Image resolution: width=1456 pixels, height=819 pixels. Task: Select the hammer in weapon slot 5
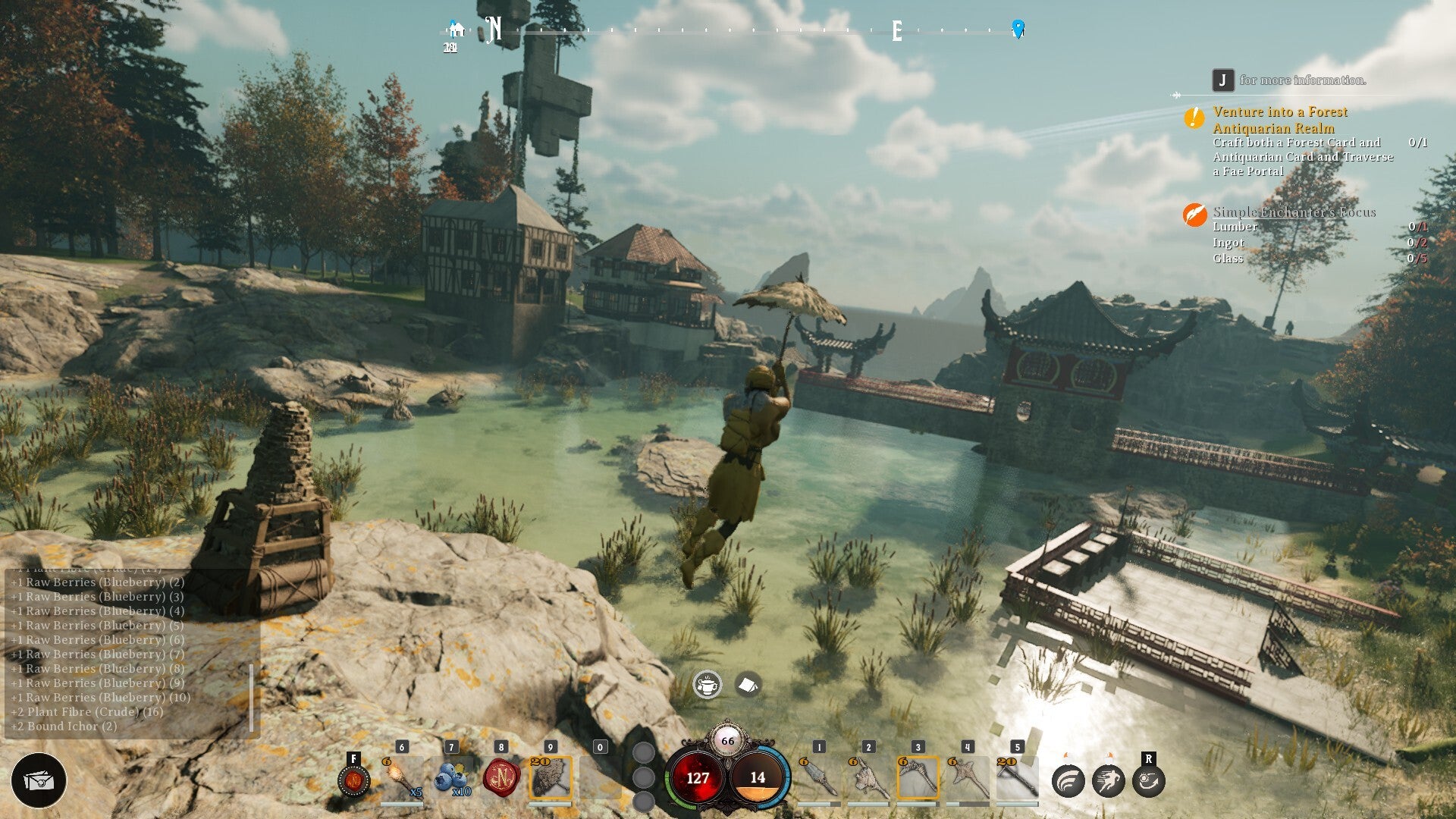pos(1017,779)
